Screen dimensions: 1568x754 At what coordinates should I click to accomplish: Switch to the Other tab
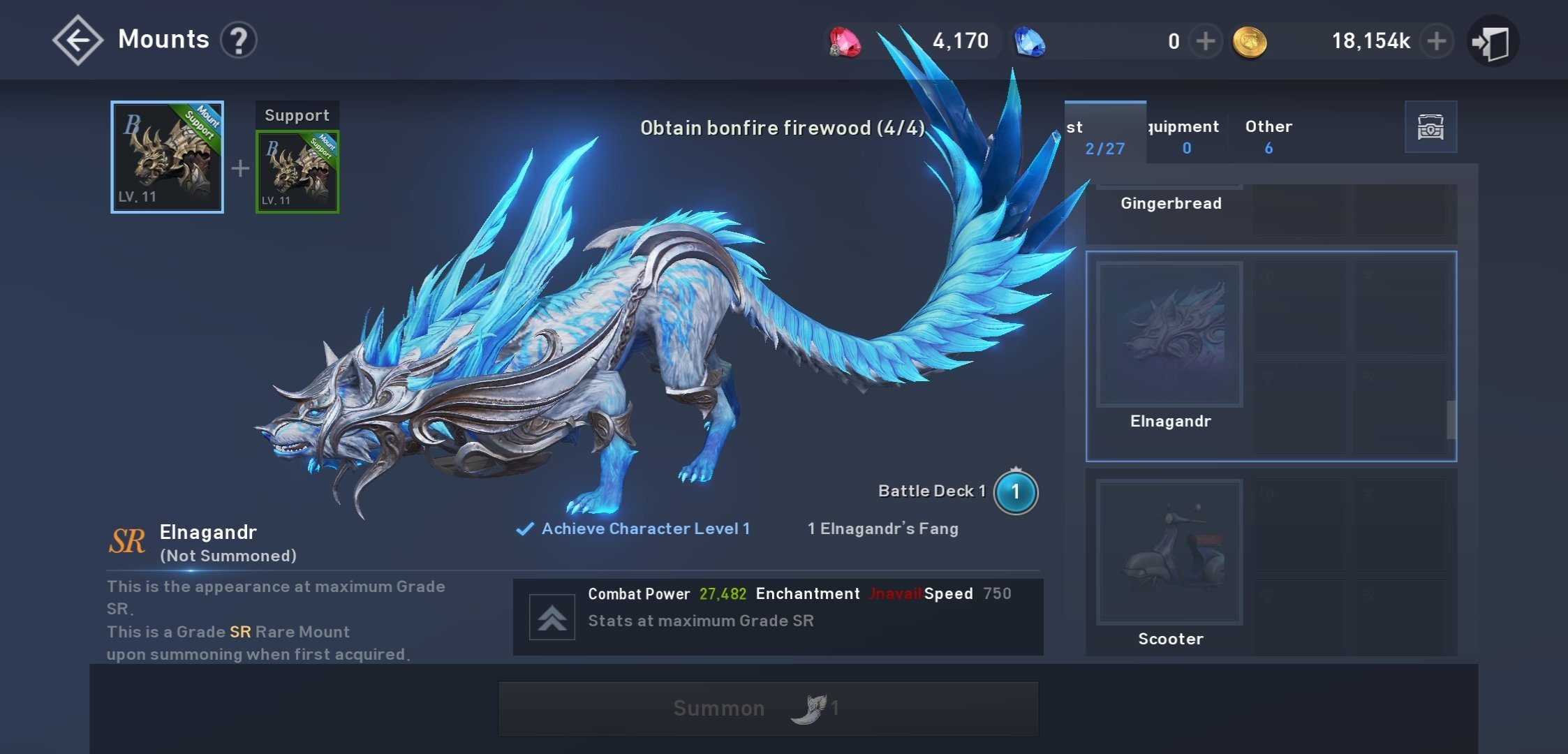[1269, 135]
